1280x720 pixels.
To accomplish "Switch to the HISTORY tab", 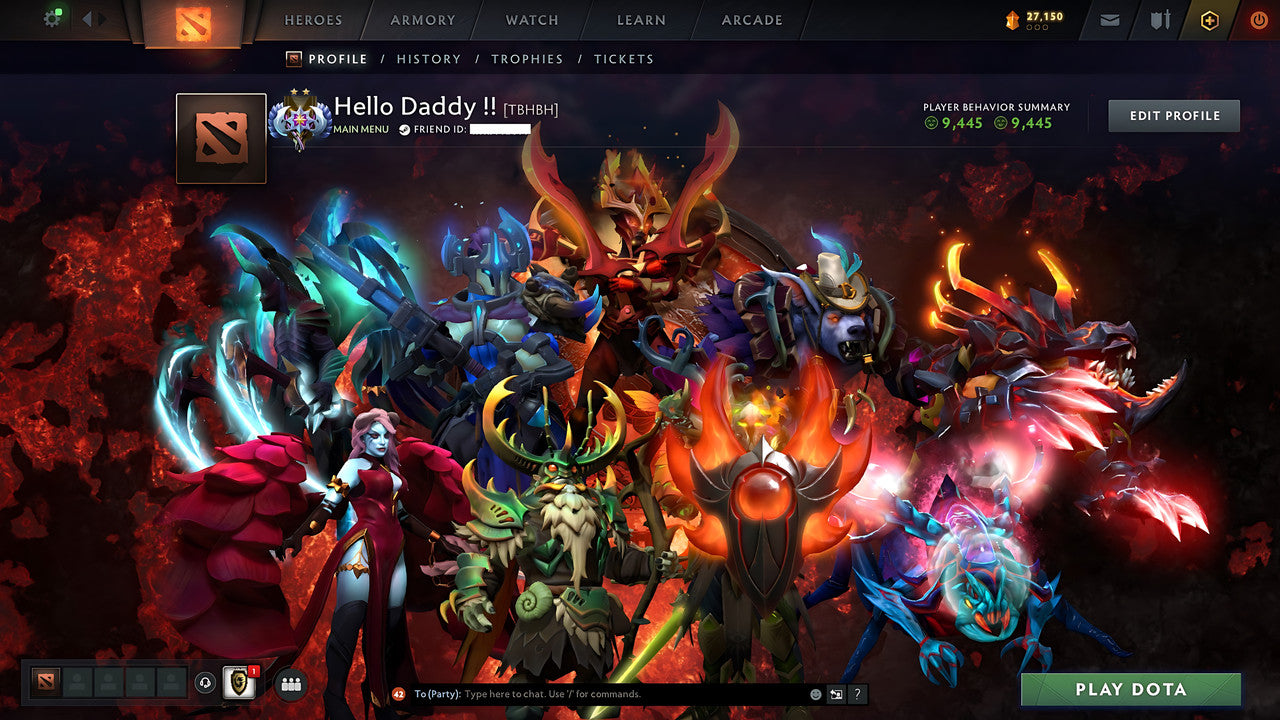I will pyautogui.click(x=429, y=59).
